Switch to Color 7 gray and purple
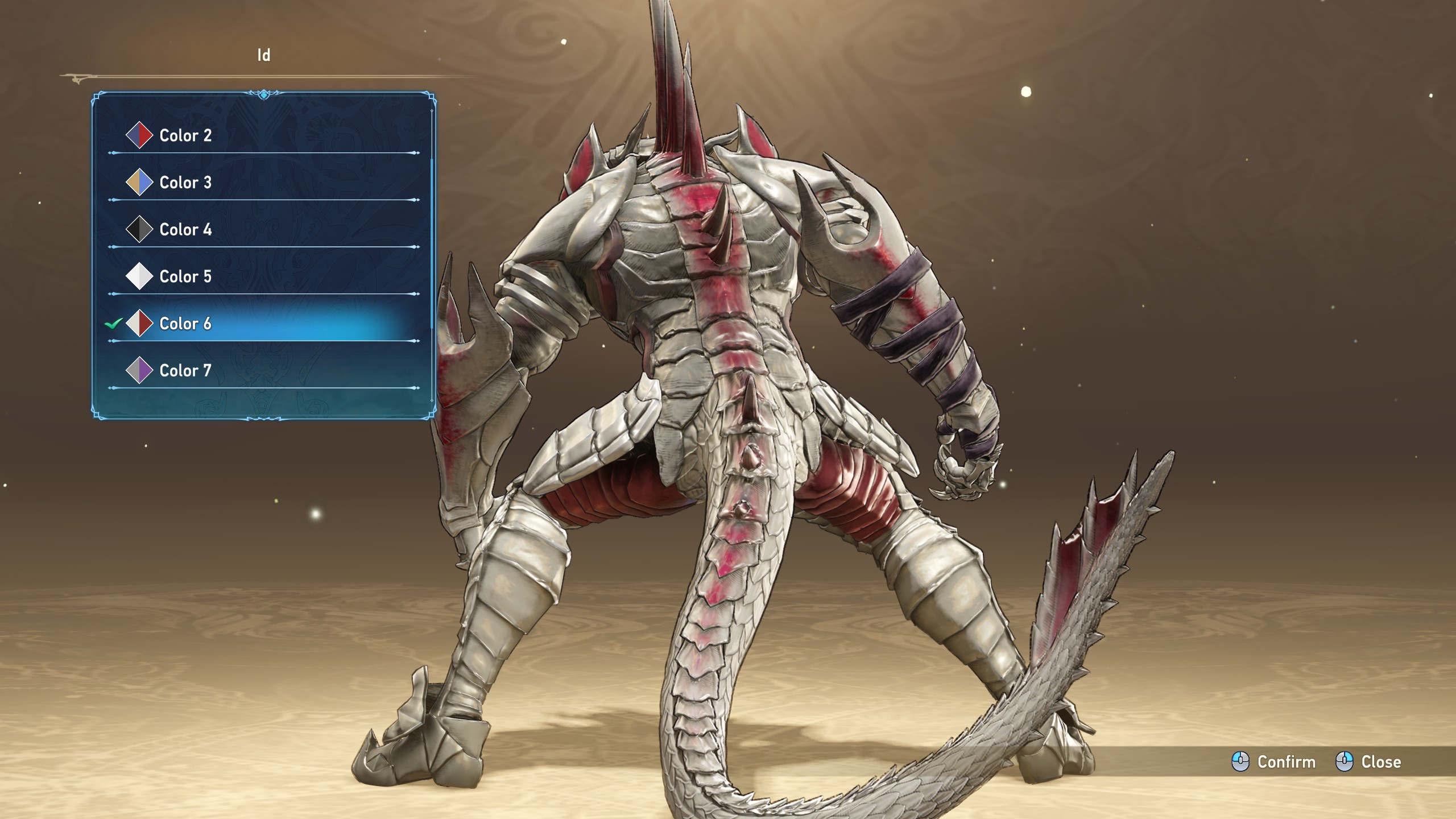The height and width of the screenshot is (819, 1456). click(x=185, y=371)
